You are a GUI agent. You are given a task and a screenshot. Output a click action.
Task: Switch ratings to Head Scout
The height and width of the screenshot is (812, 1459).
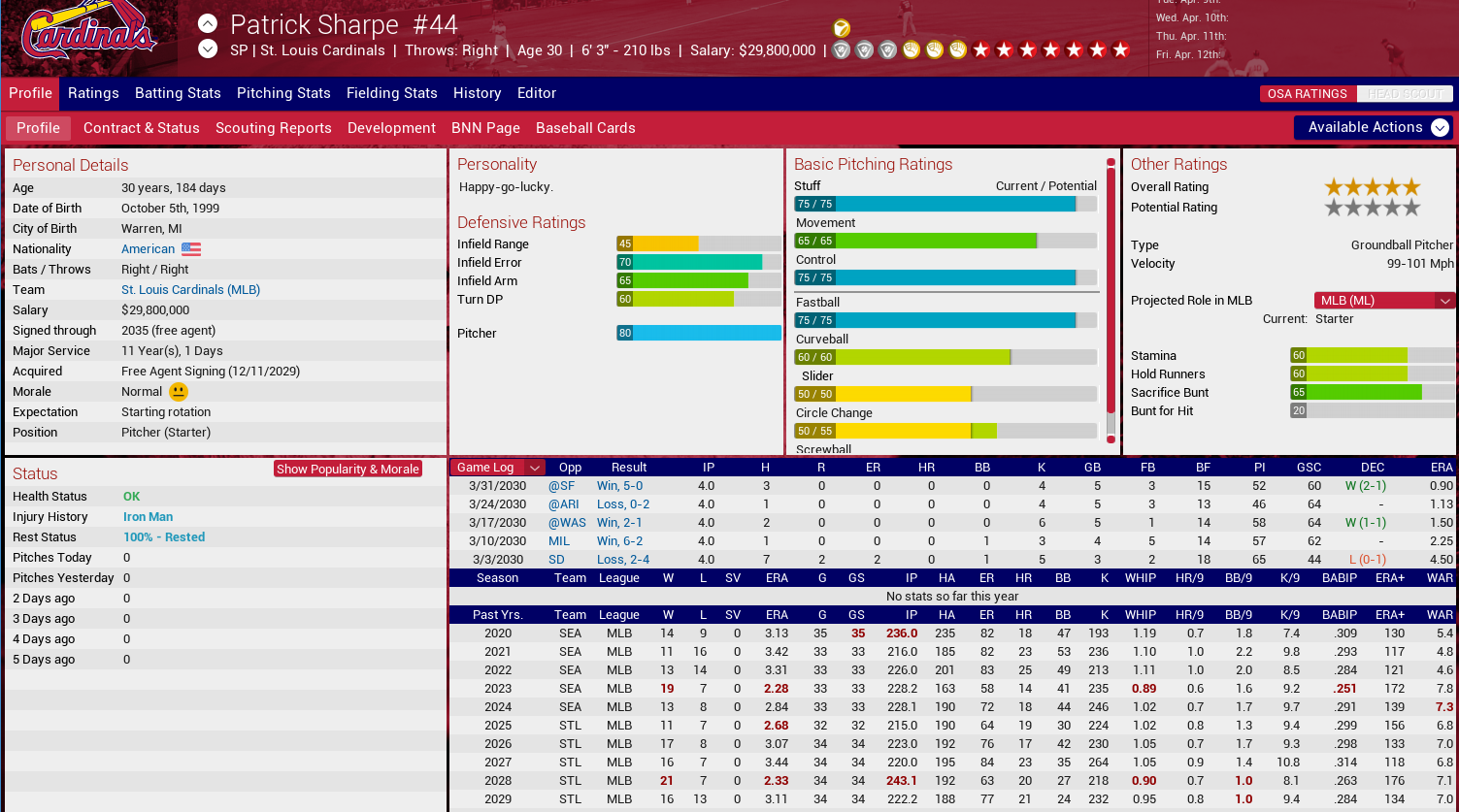point(1404,94)
